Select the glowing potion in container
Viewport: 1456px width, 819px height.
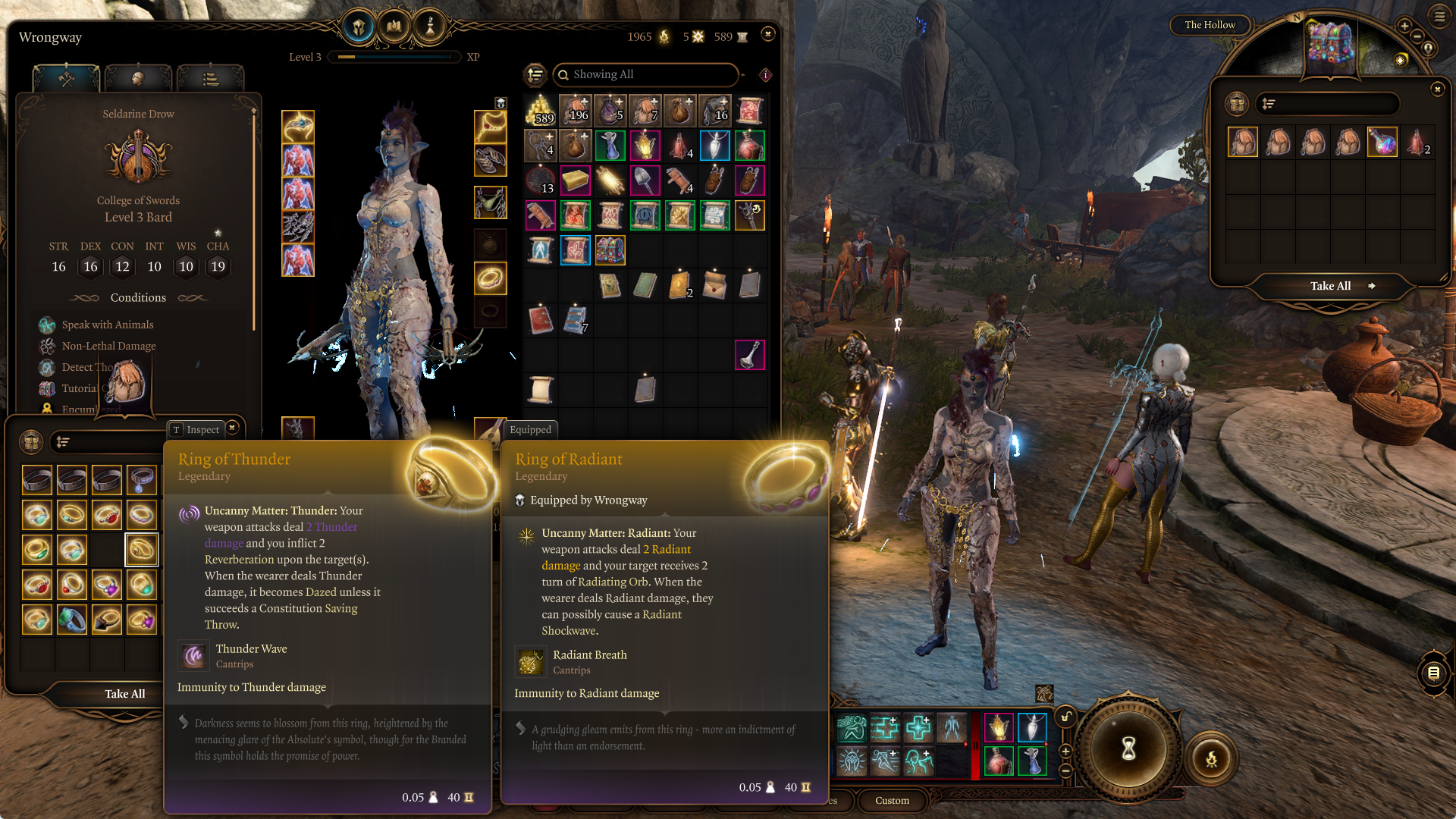(x=1382, y=143)
